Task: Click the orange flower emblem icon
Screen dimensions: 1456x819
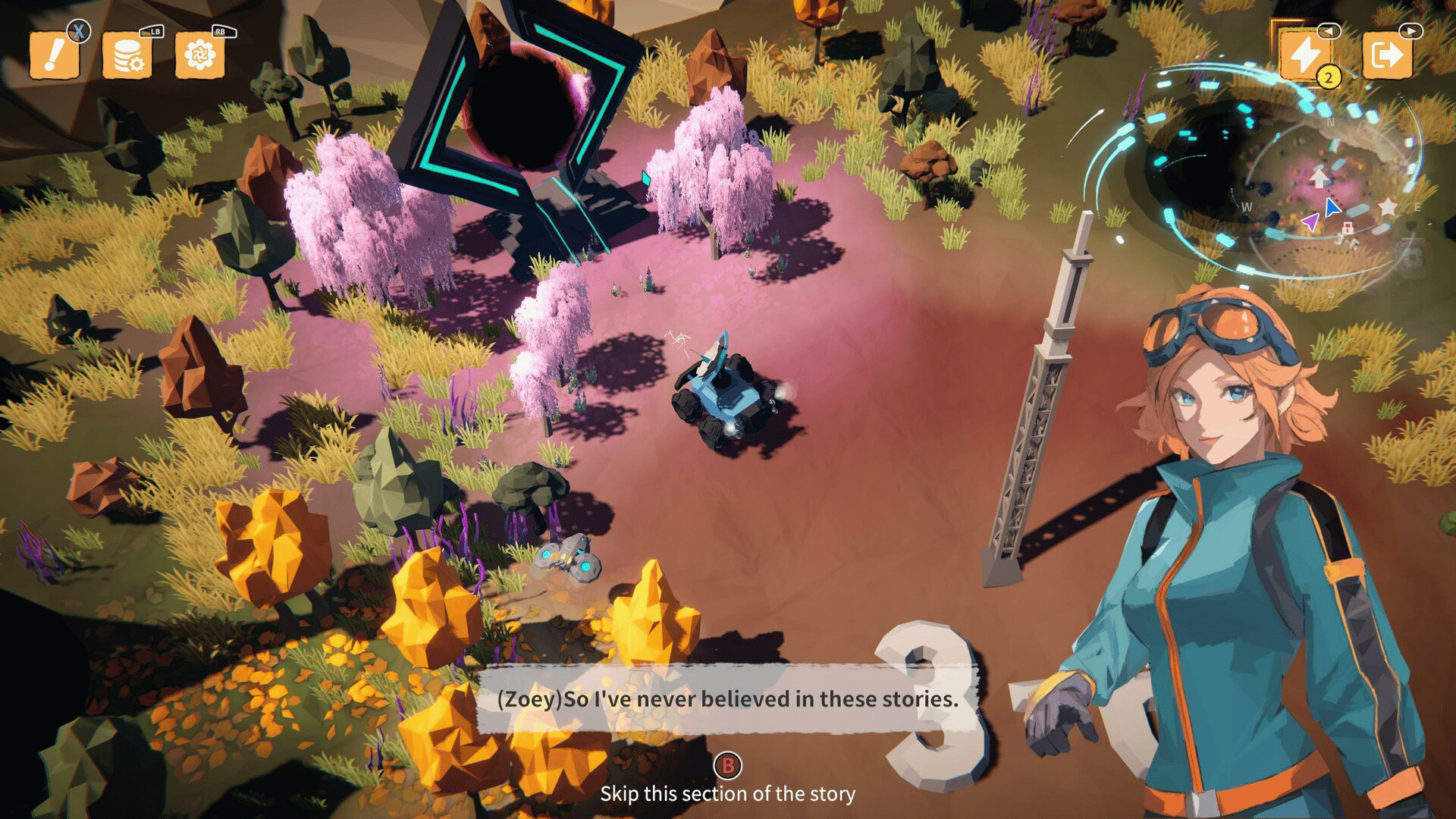Action: tap(199, 55)
